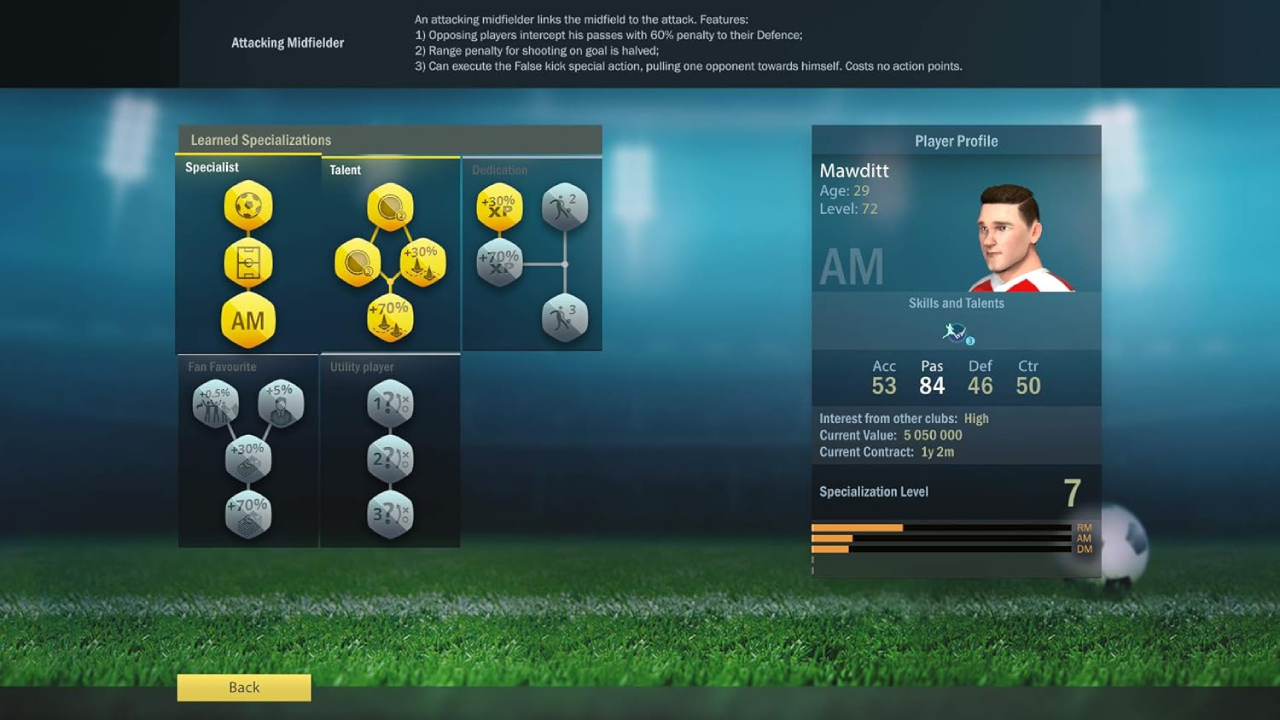This screenshot has height=720, width=1280.
Task: Click the skill icon under Skills and Talents
Action: click(956, 333)
